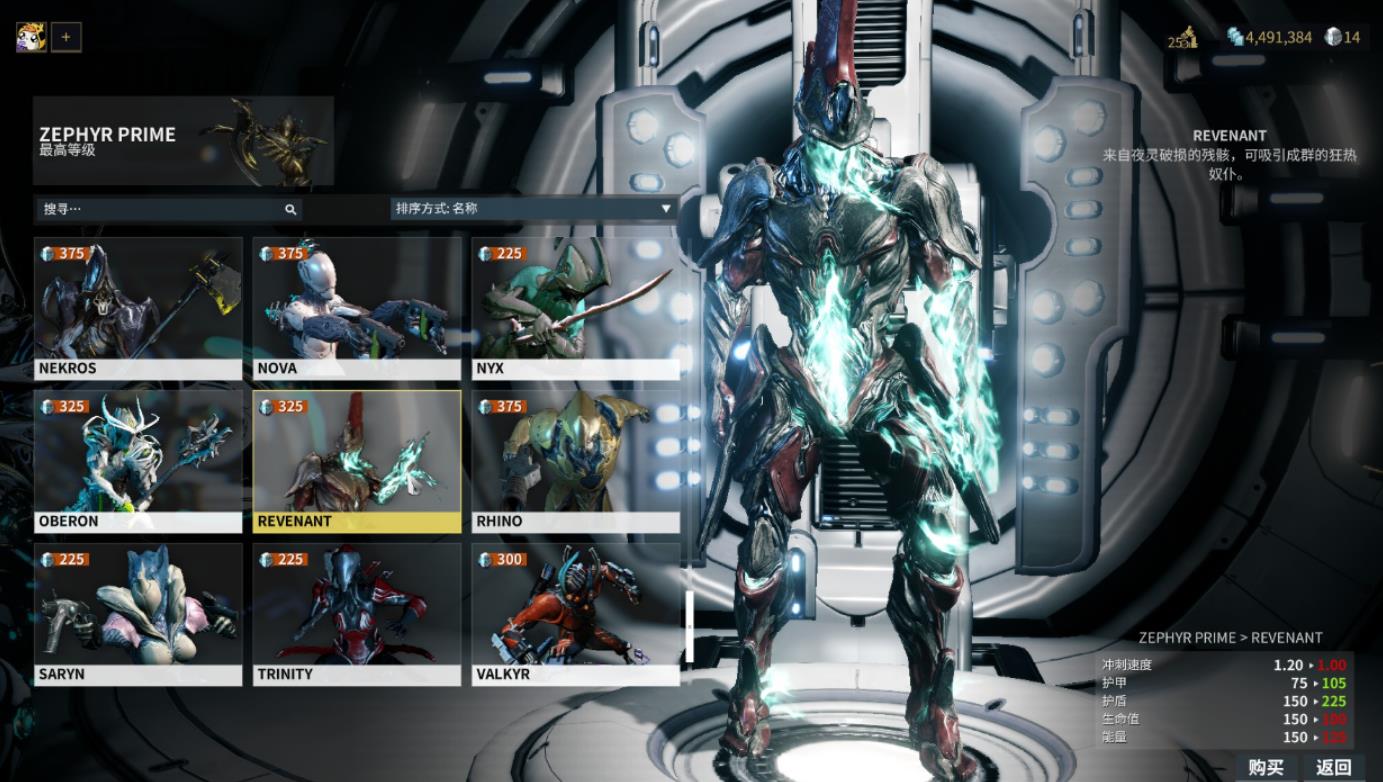
Task: Click the player avatar icon
Action: 31,38
